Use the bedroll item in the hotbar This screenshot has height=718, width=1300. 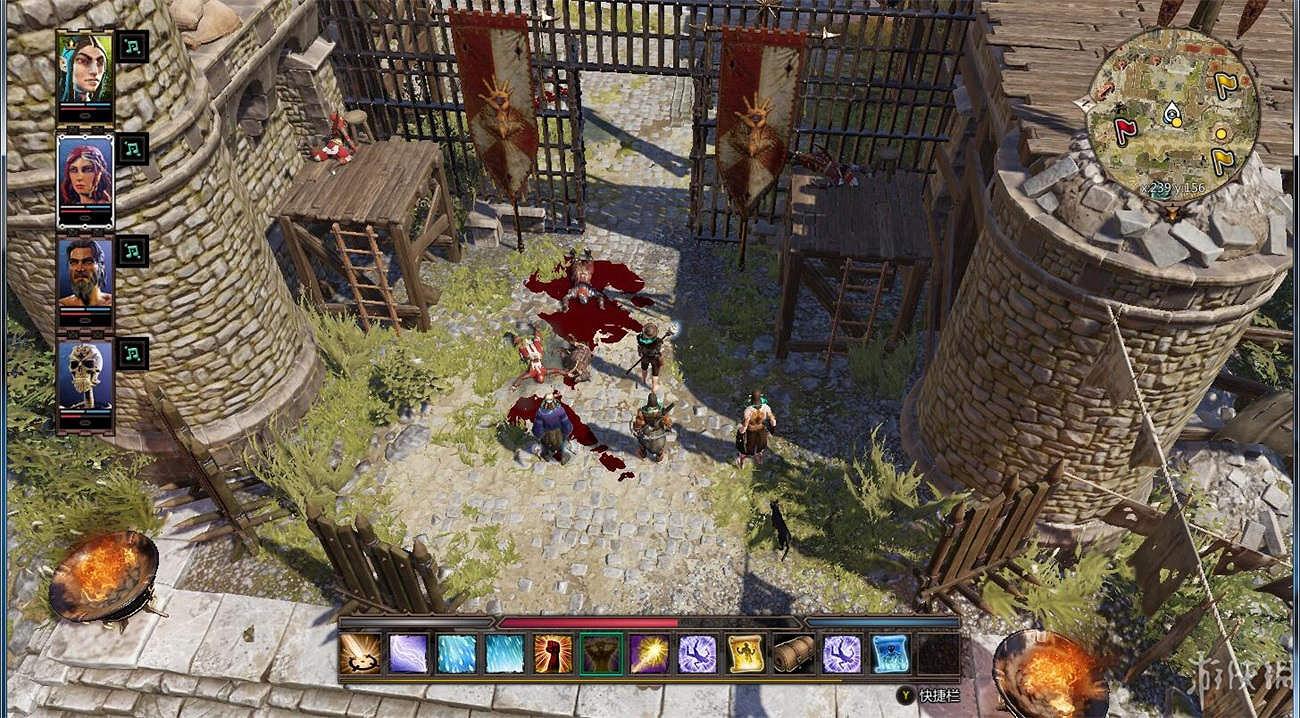tap(793, 654)
